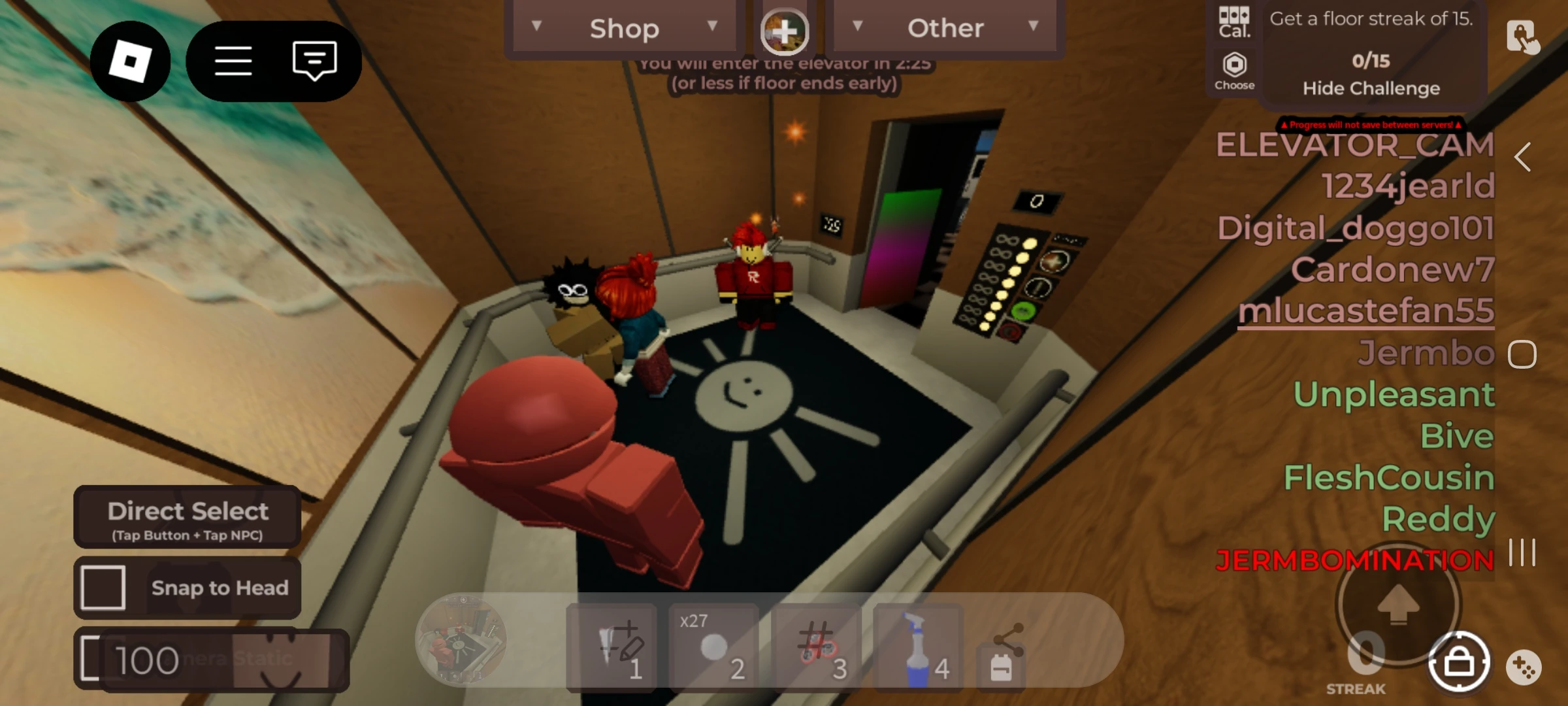Click the Hide Challenge button
Image resolution: width=1568 pixels, height=706 pixels.
(x=1371, y=88)
